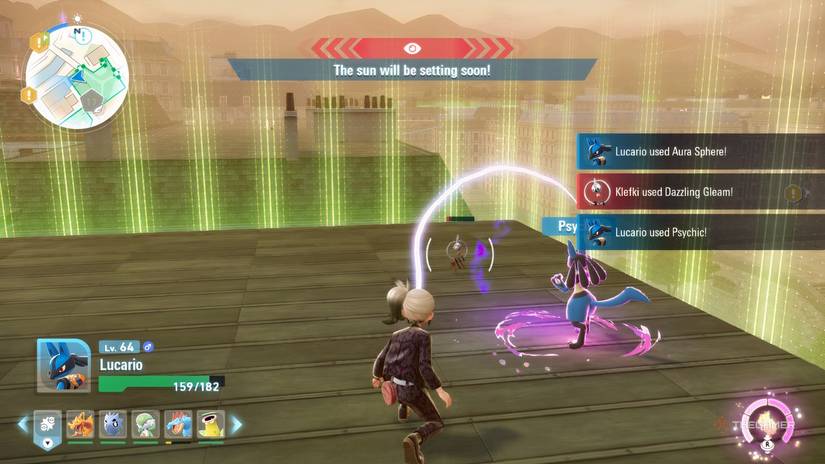Switch to the green-haired Gardevoir slot
This screenshot has width=825, height=464.
click(x=146, y=425)
